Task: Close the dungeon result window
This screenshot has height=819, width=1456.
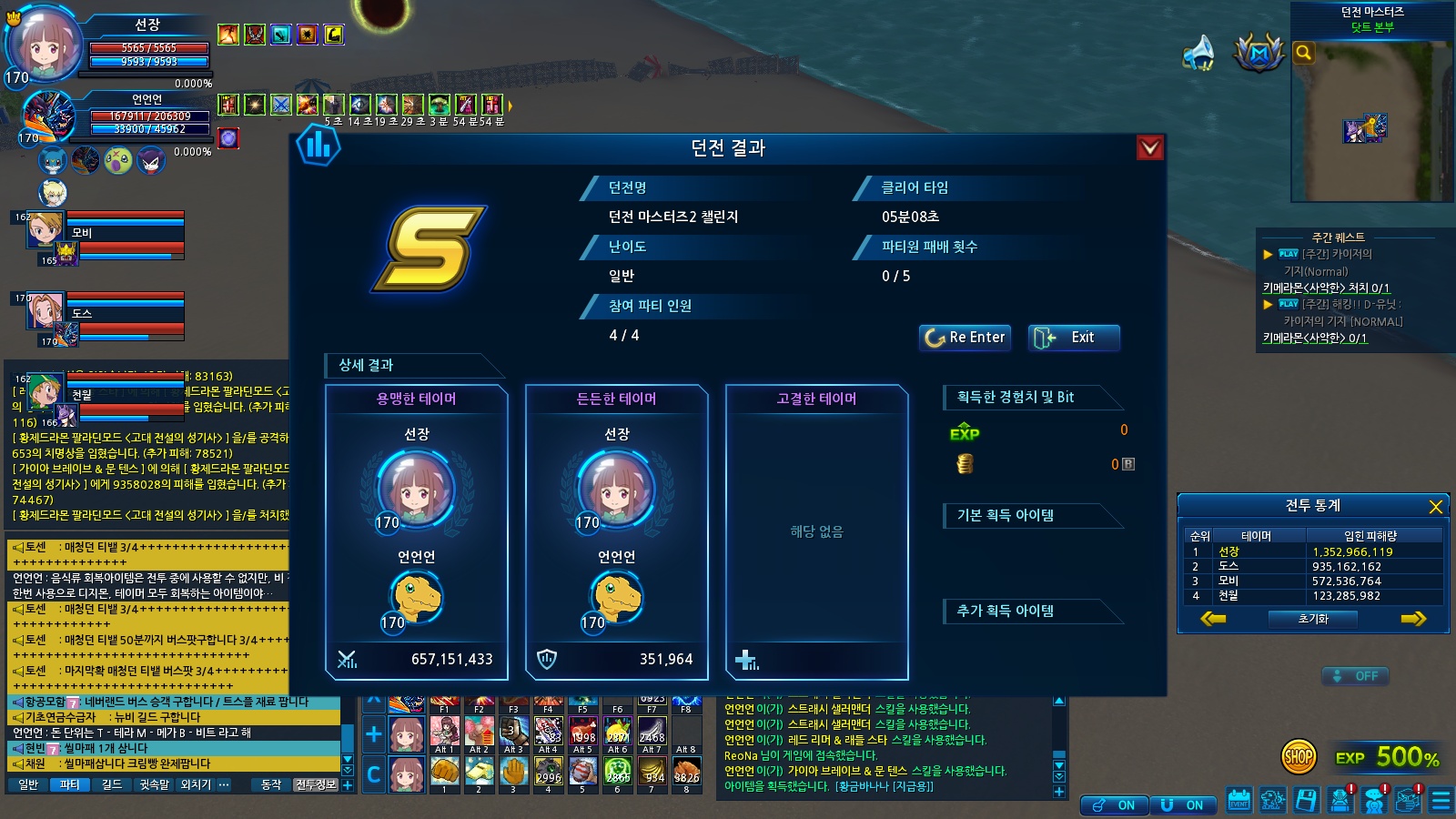Action: (1150, 147)
